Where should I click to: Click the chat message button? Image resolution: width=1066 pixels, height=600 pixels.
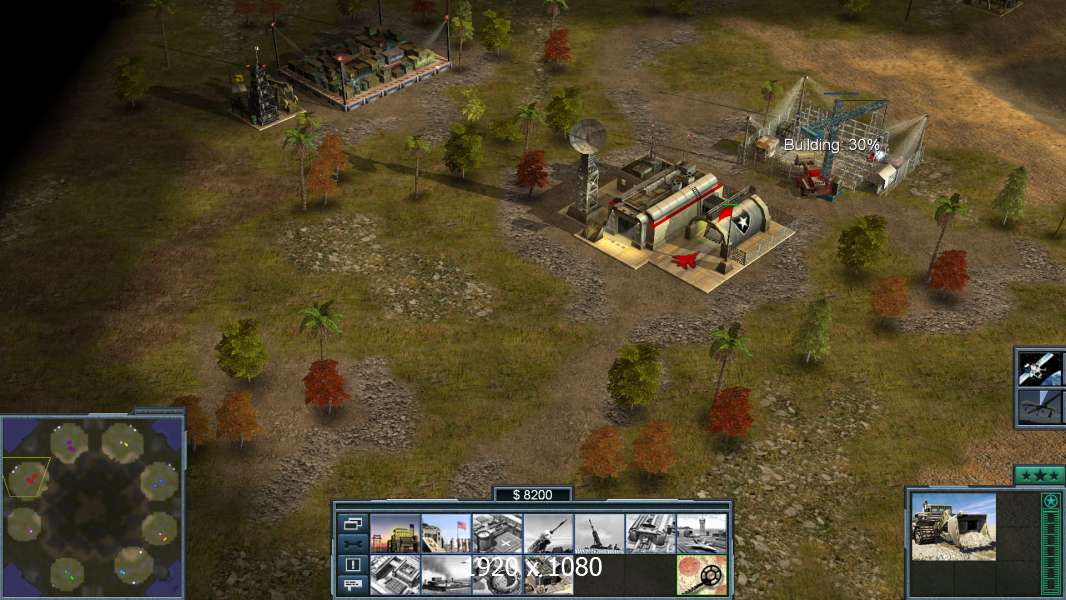click(352, 585)
